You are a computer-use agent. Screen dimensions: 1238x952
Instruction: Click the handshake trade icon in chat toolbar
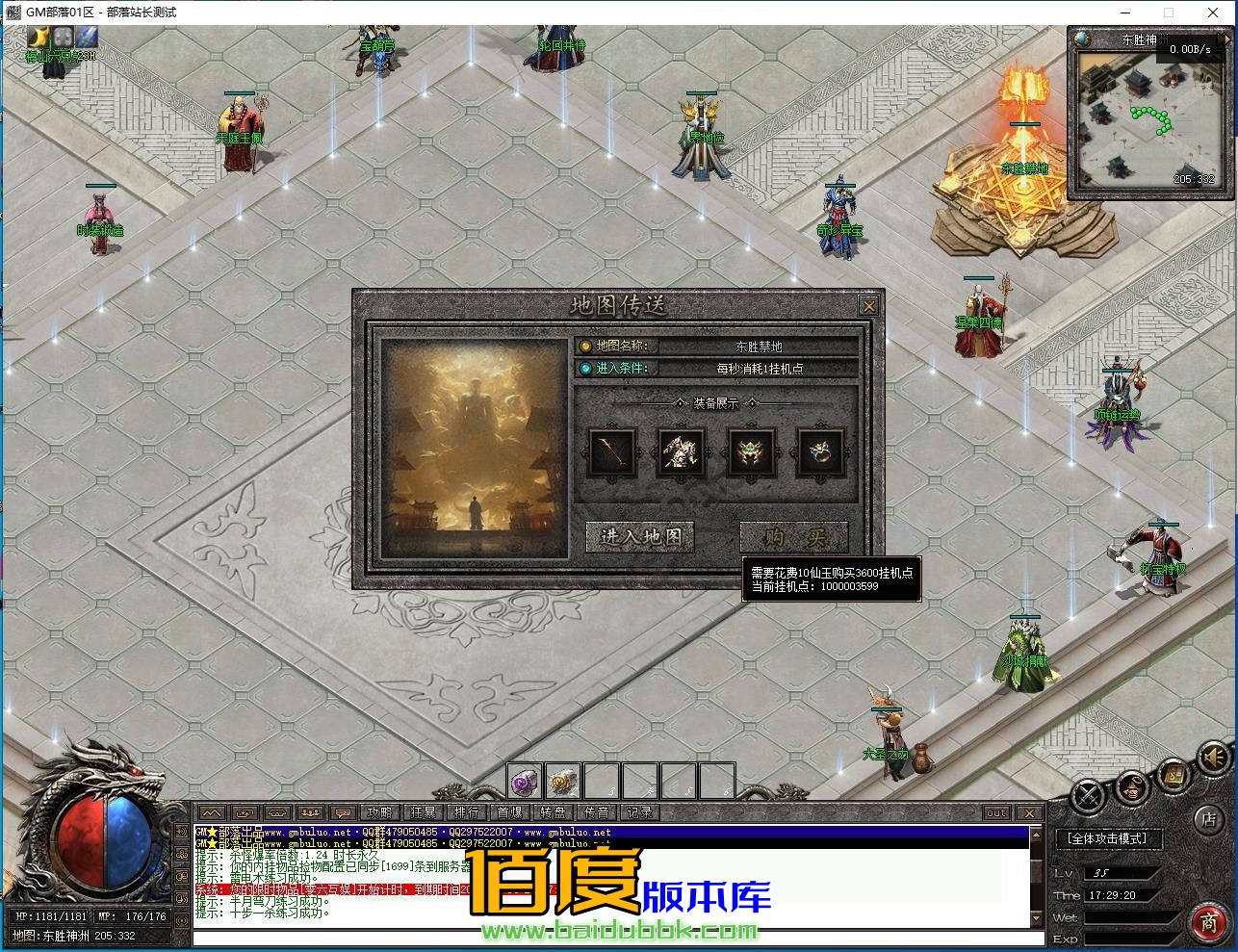pyautogui.click(x=276, y=812)
